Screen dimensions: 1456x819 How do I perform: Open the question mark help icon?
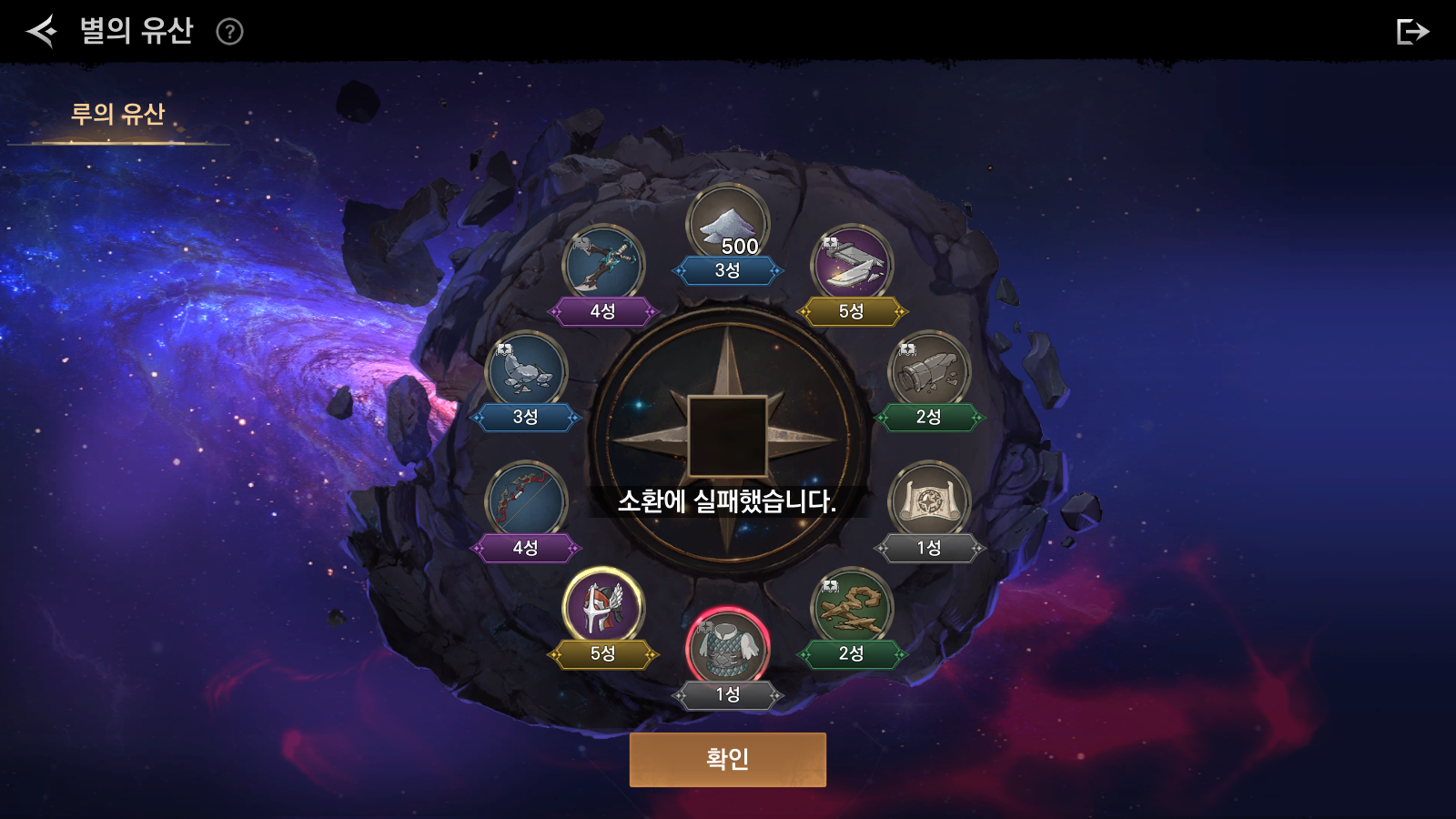[229, 33]
